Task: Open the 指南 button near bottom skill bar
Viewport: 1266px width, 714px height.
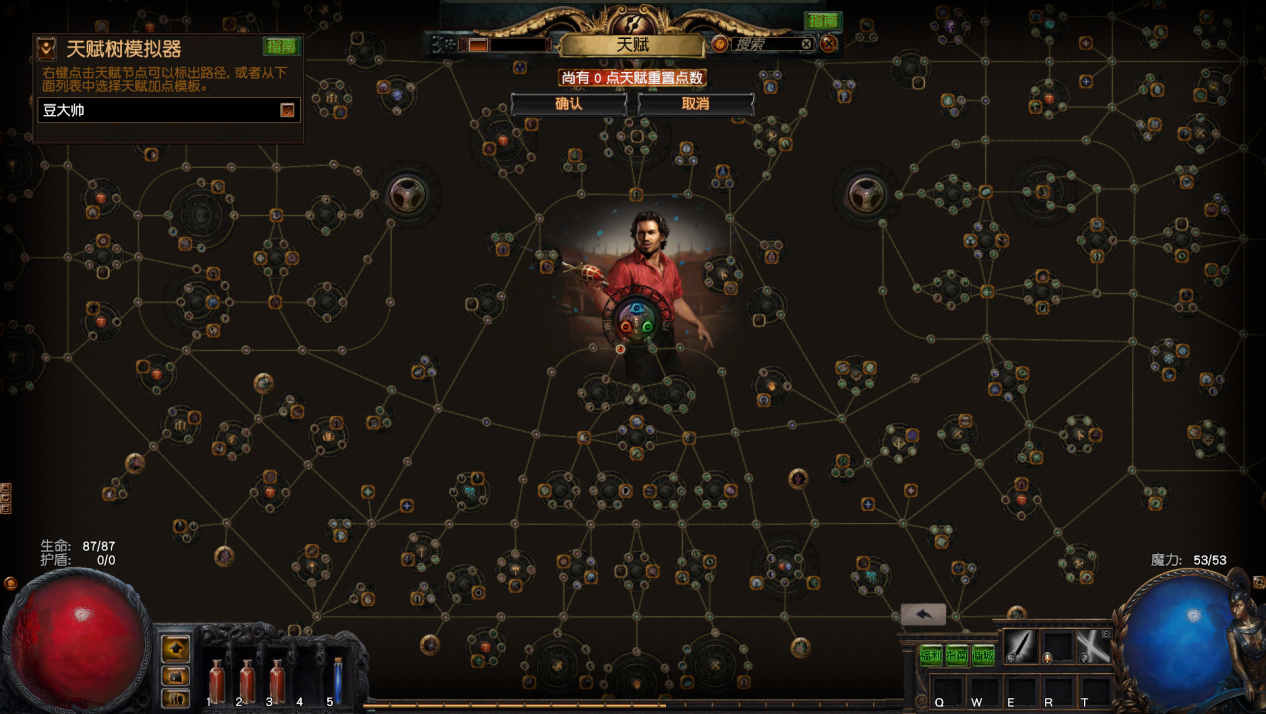Action: click(x=957, y=656)
